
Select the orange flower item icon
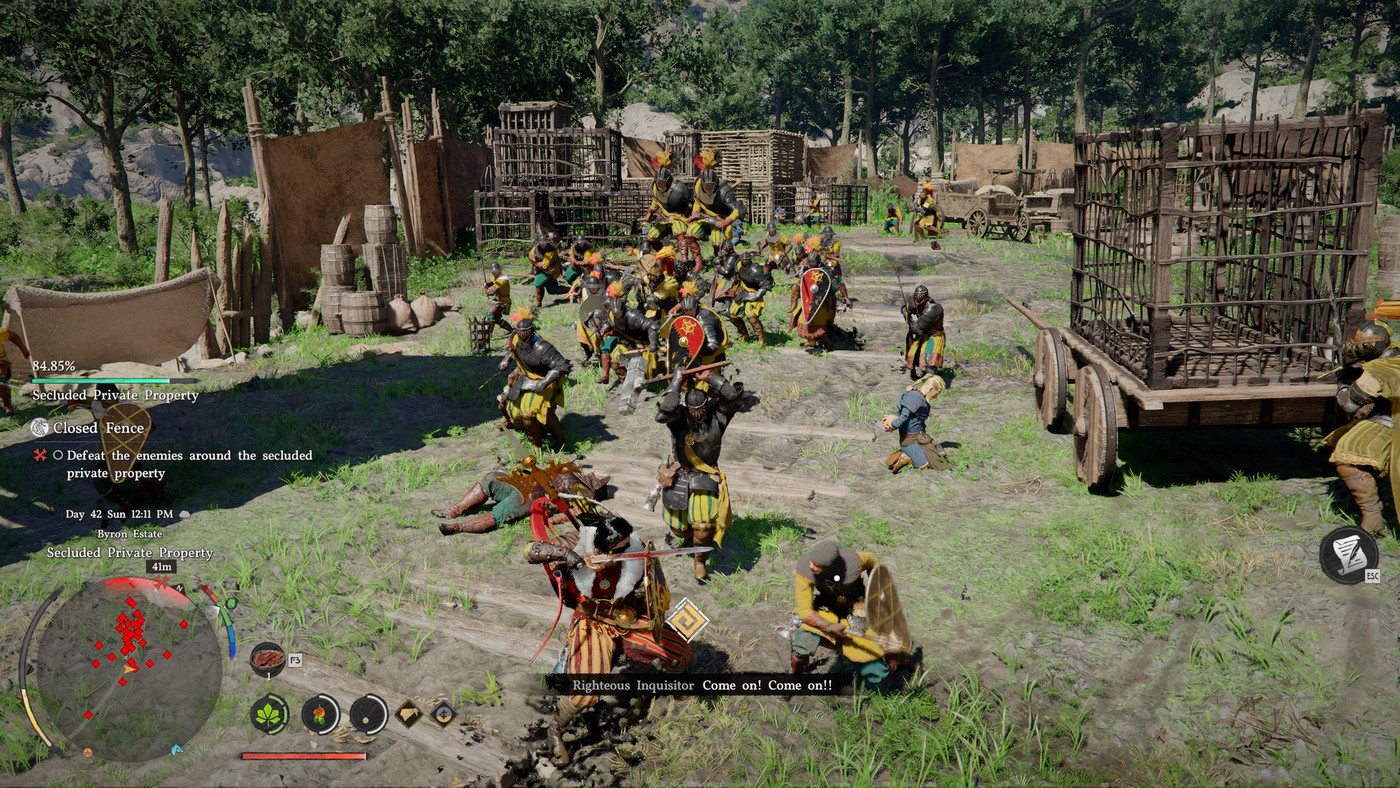pyautogui.click(x=320, y=714)
